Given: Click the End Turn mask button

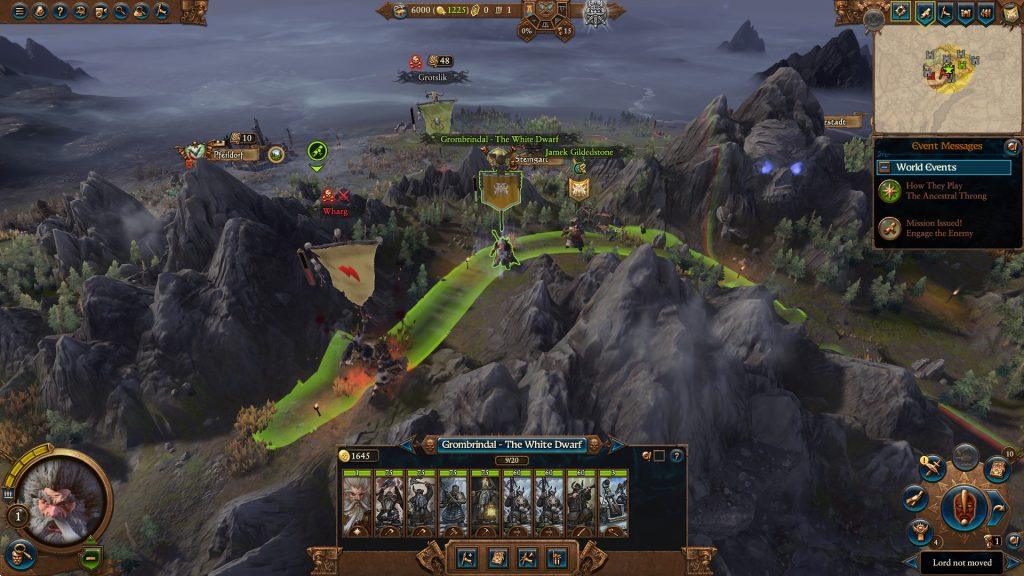Looking at the screenshot, I should coord(965,508).
